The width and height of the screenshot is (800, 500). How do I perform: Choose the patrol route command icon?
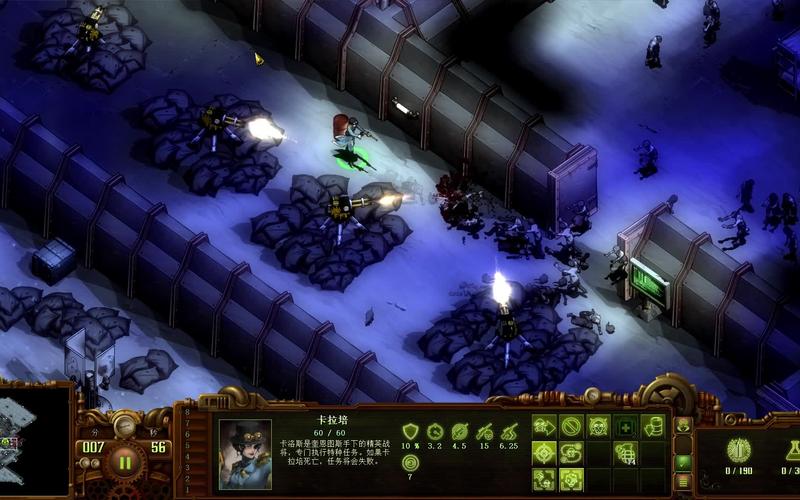pos(571,453)
